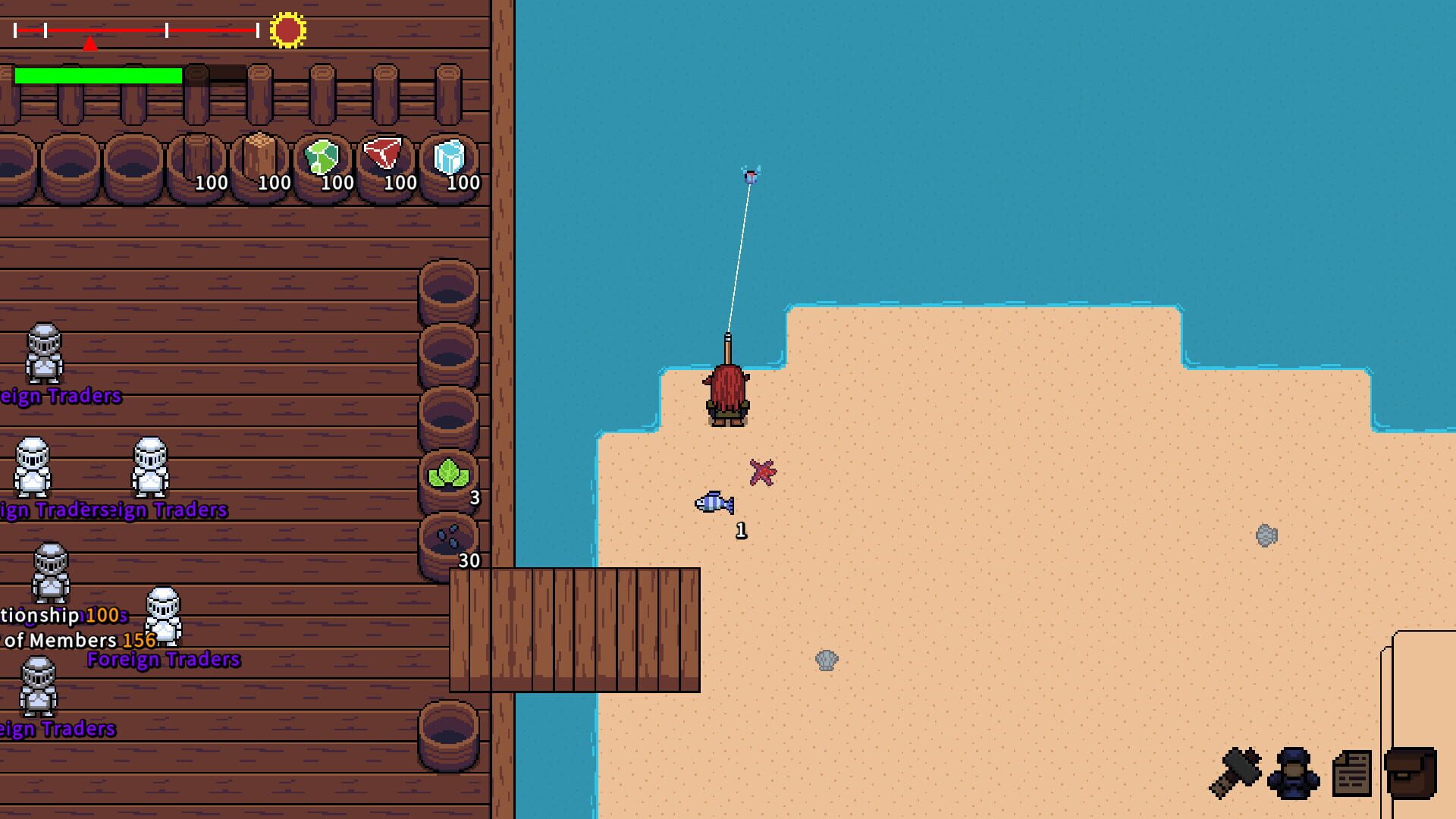Click the red triangle marker on time bar
This screenshot has width=1456, height=819.
coord(90,42)
